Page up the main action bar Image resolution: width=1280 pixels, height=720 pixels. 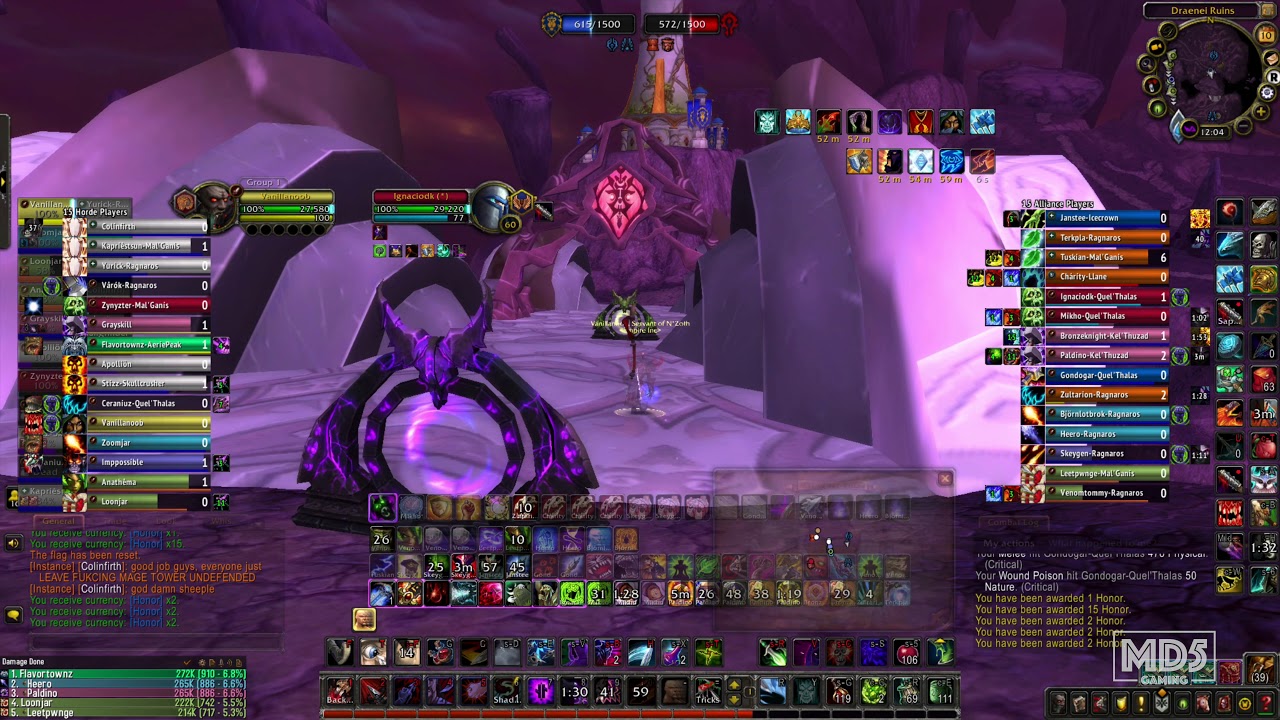[x=734, y=685]
